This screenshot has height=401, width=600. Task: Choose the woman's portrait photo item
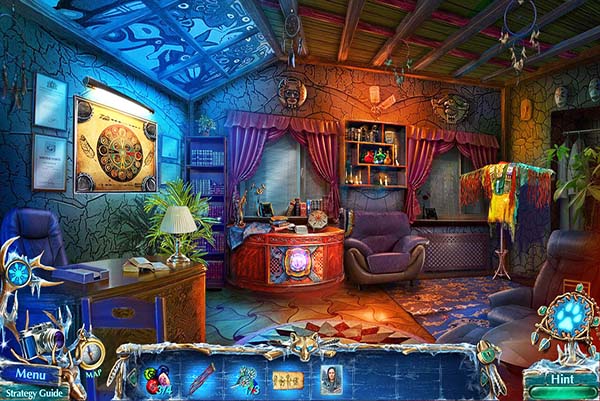point(331,378)
